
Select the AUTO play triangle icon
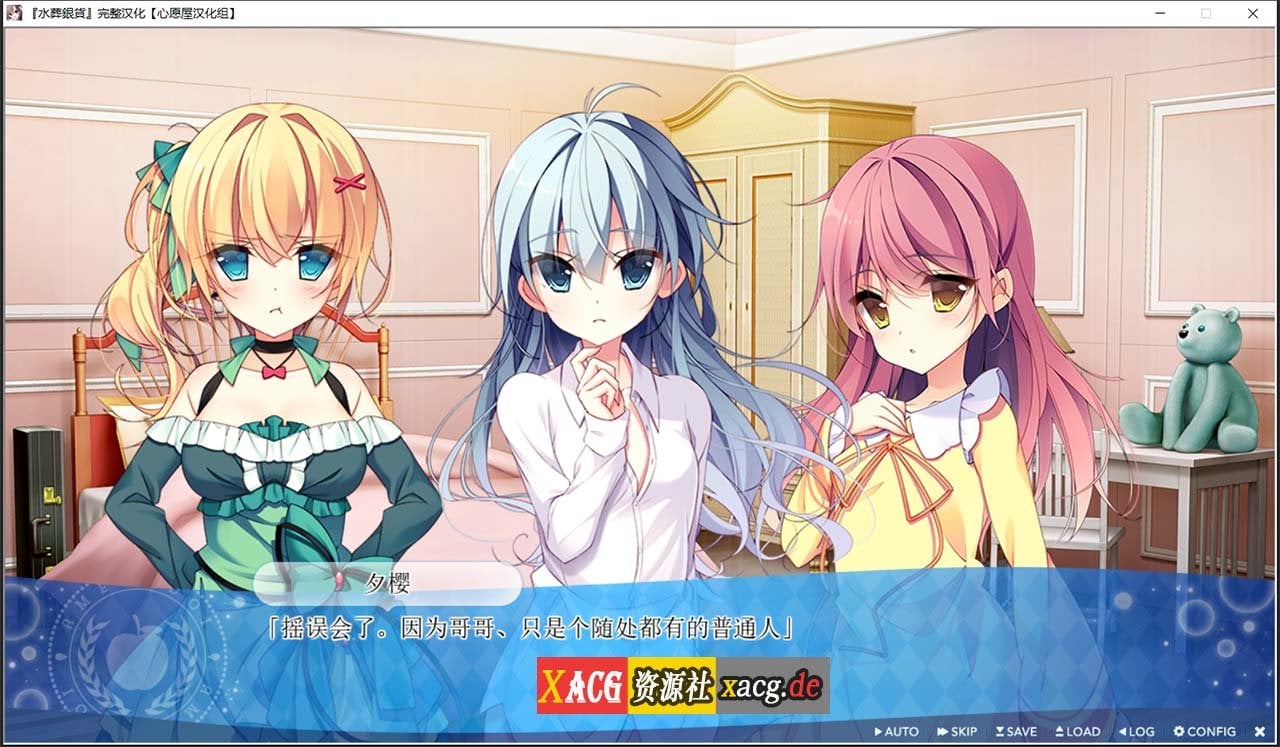coord(881,731)
